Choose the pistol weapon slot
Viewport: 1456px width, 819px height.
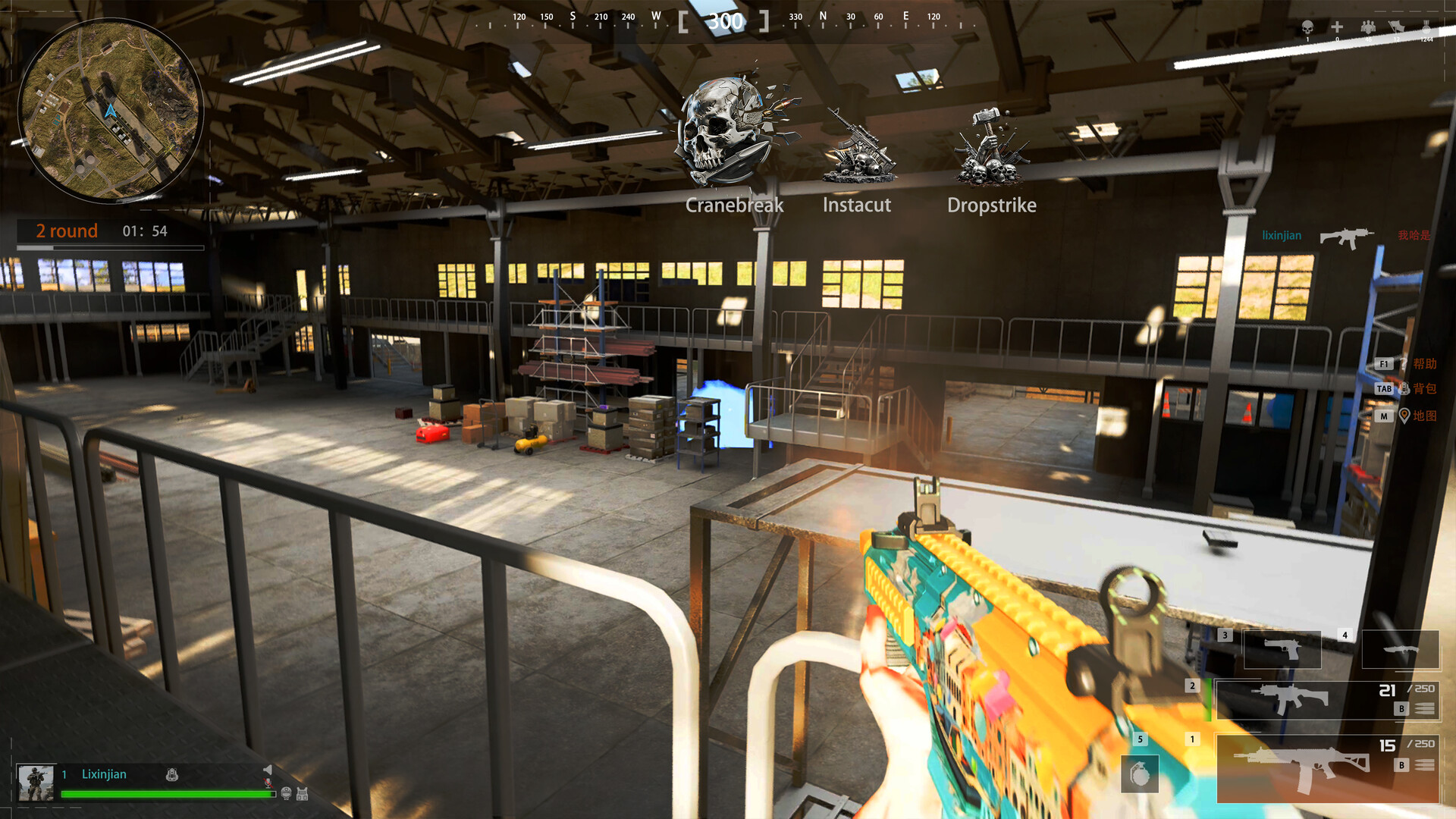(x=1282, y=649)
